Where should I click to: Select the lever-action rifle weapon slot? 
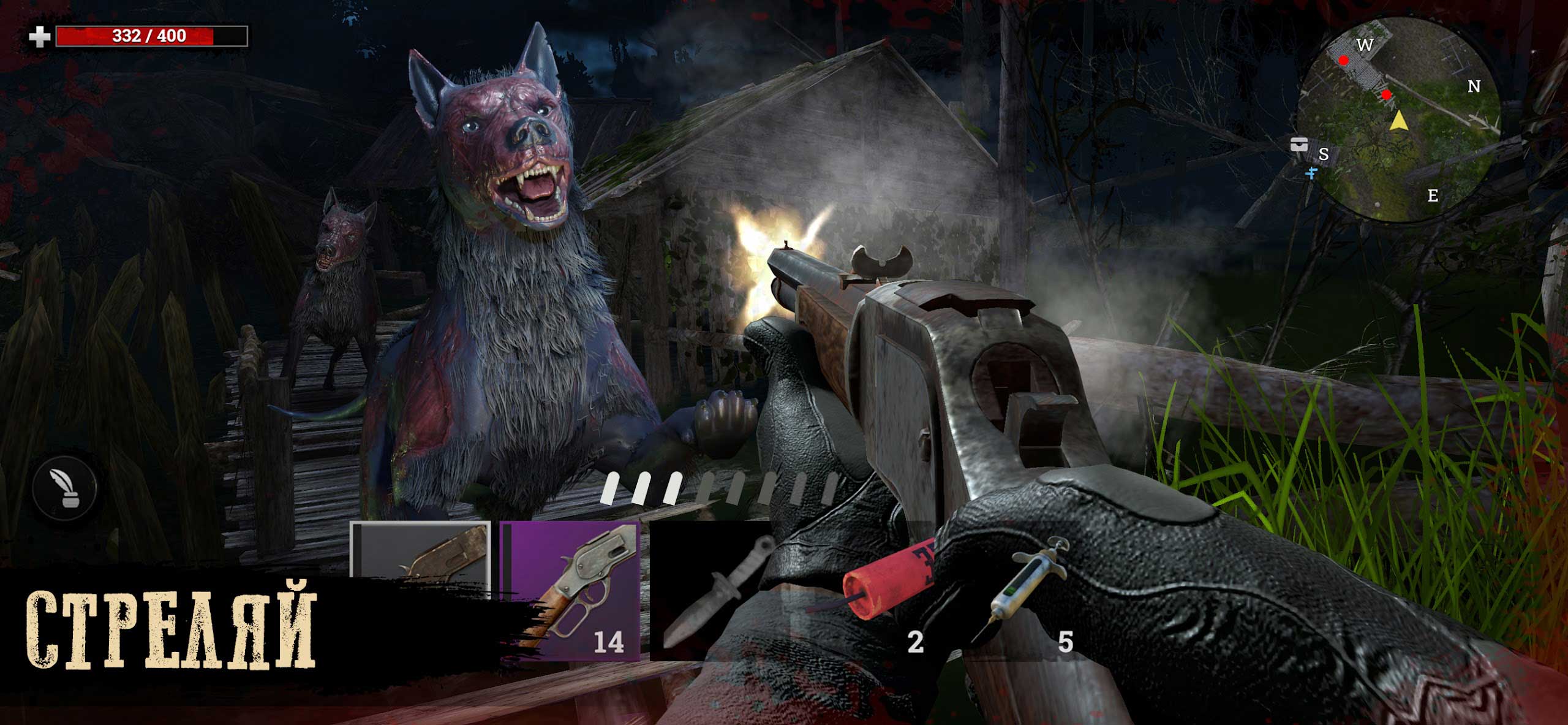570,591
